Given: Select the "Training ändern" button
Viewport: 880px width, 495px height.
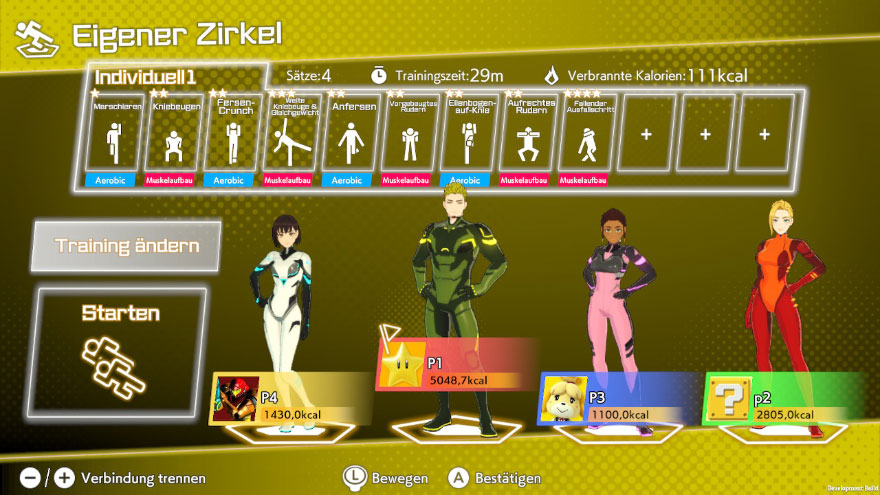Looking at the screenshot, I should 126,246.
